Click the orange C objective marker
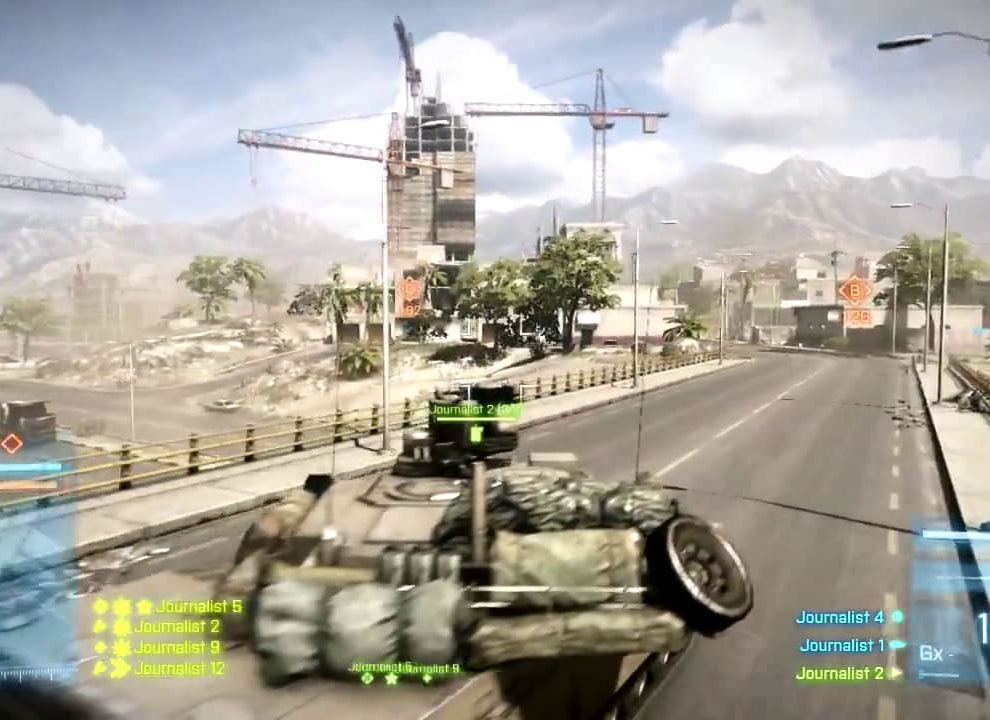 (408, 292)
